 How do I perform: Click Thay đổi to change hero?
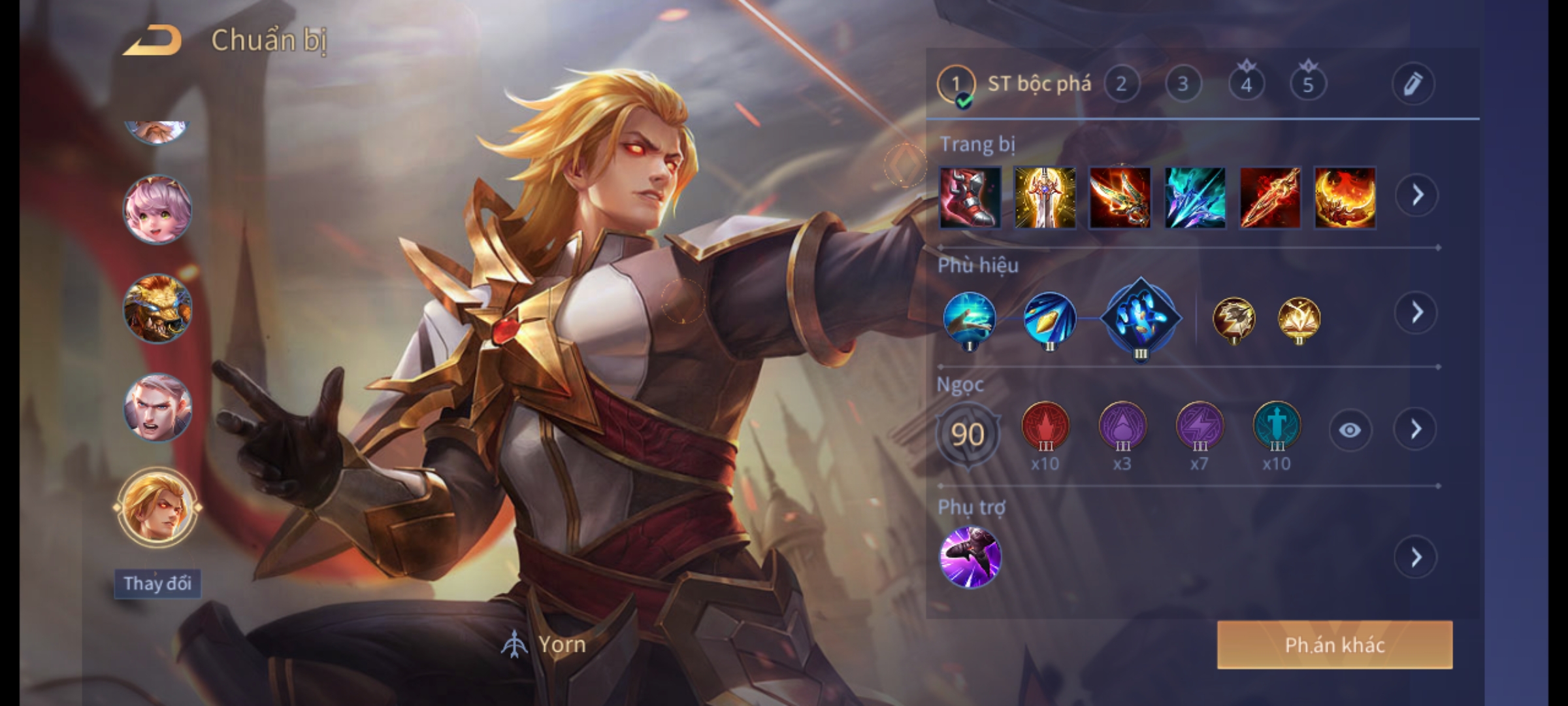157,583
